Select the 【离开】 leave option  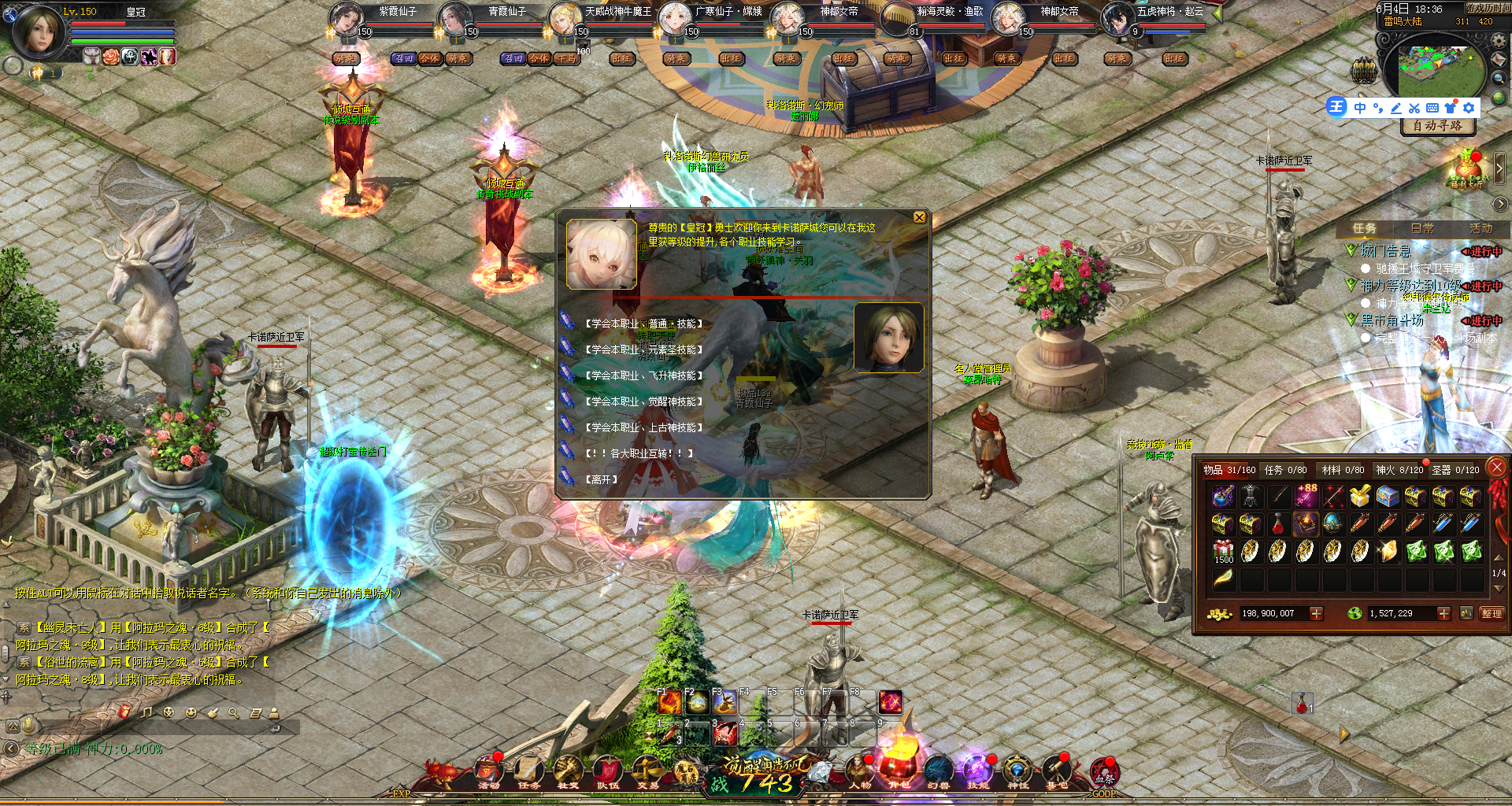[x=601, y=479]
